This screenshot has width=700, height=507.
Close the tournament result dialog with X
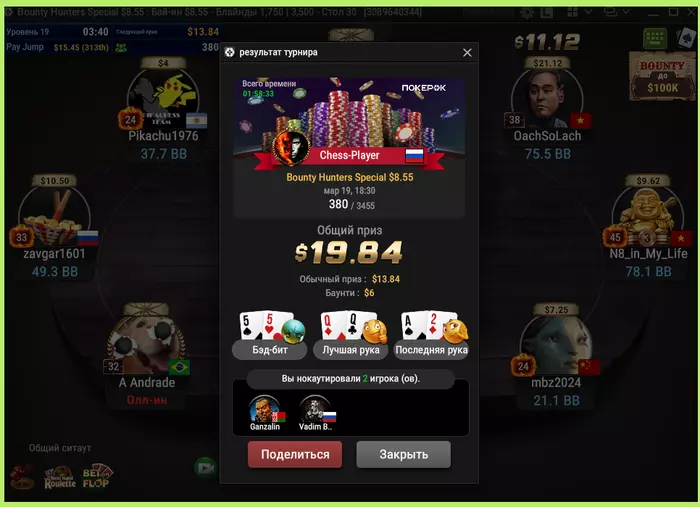tap(467, 52)
